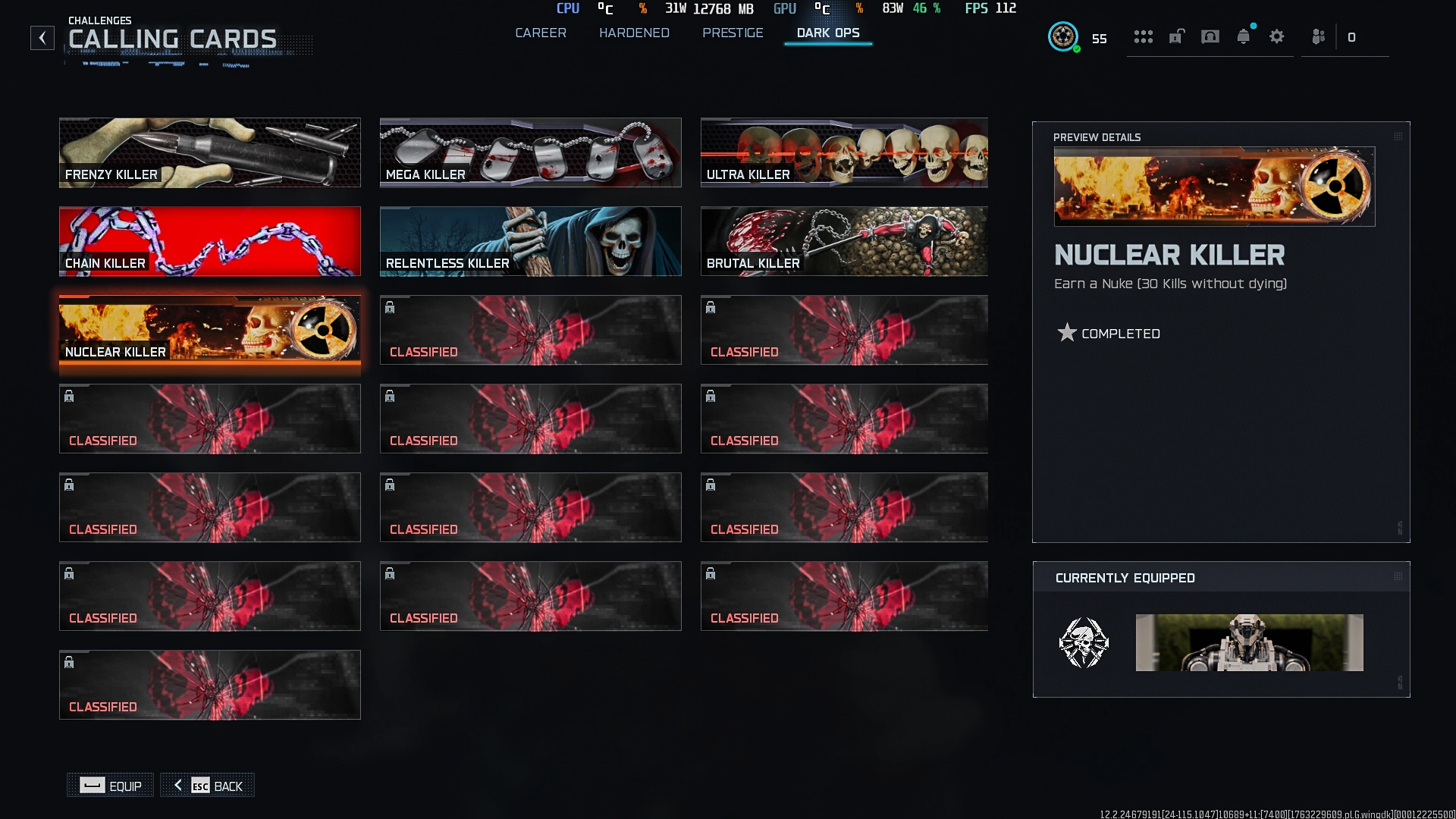The width and height of the screenshot is (1456, 819).
Task: Click the ESC BACK button
Action: [x=207, y=786]
